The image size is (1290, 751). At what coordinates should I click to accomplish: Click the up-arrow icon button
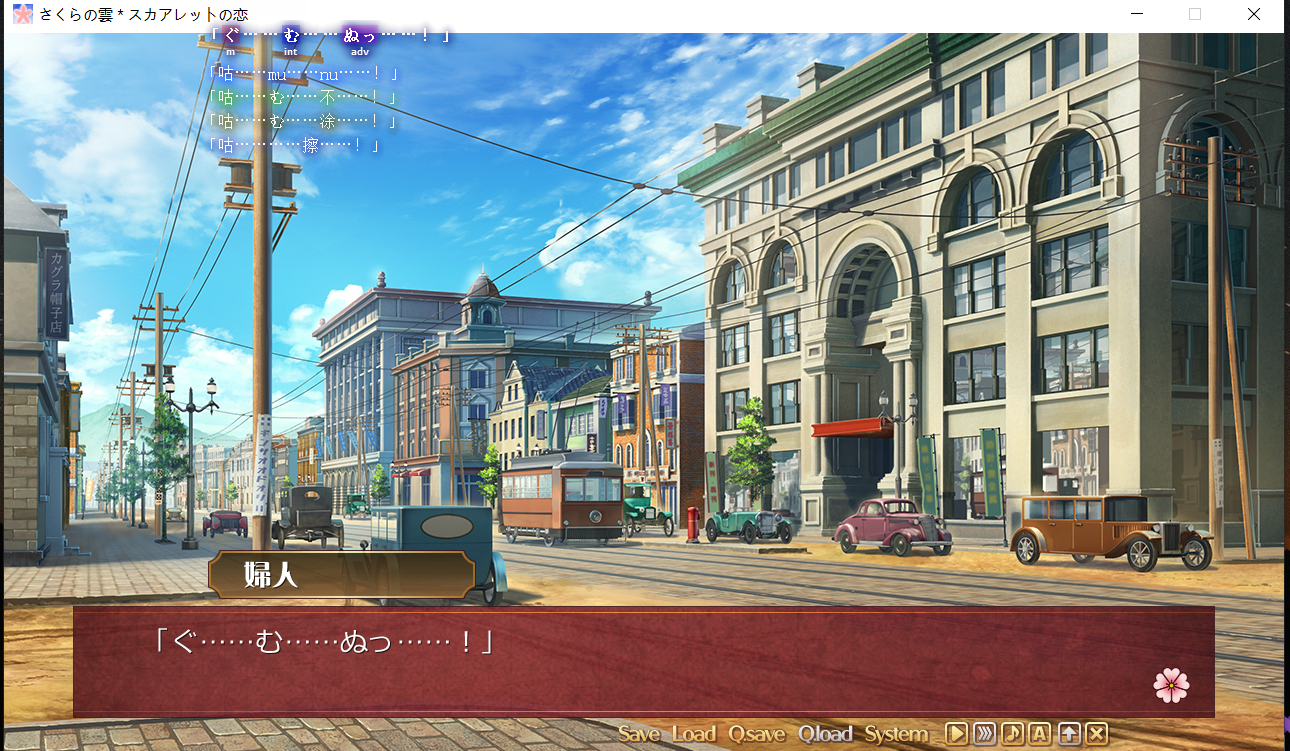point(1069,733)
